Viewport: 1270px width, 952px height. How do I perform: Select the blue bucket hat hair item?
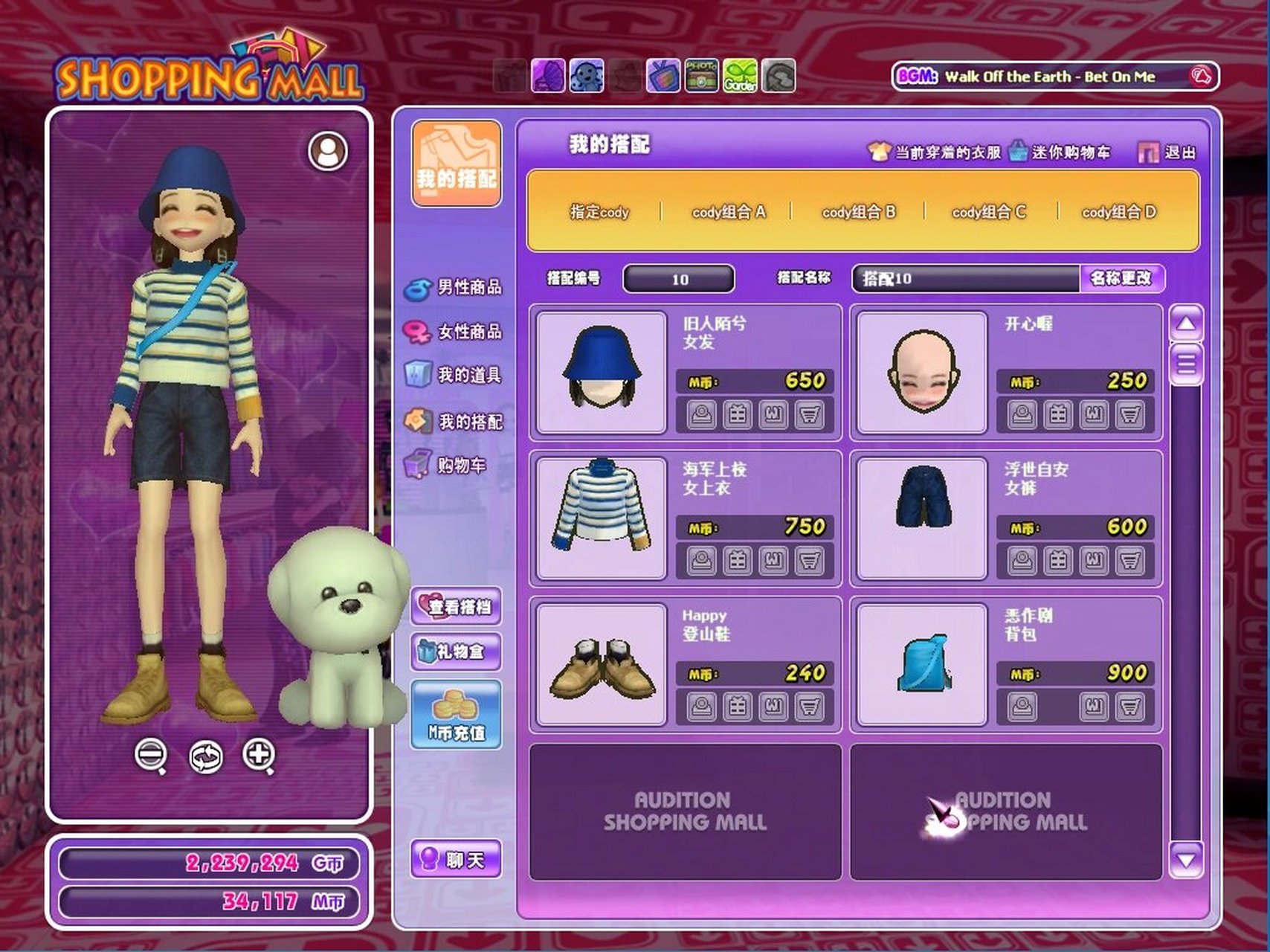pyautogui.click(x=602, y=372)
